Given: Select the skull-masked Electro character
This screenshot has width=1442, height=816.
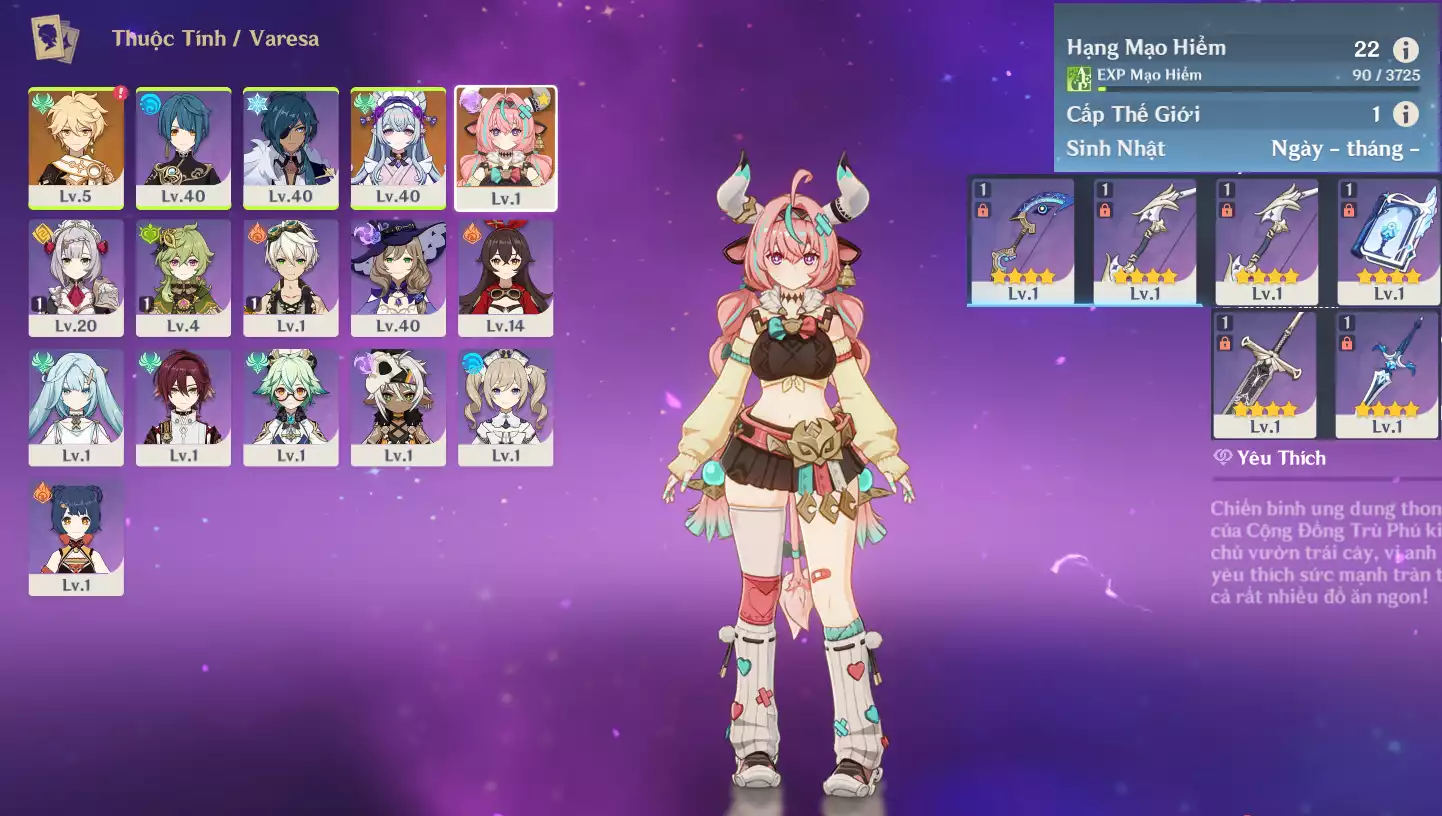Looking at the screenshot, I should 398,407.
